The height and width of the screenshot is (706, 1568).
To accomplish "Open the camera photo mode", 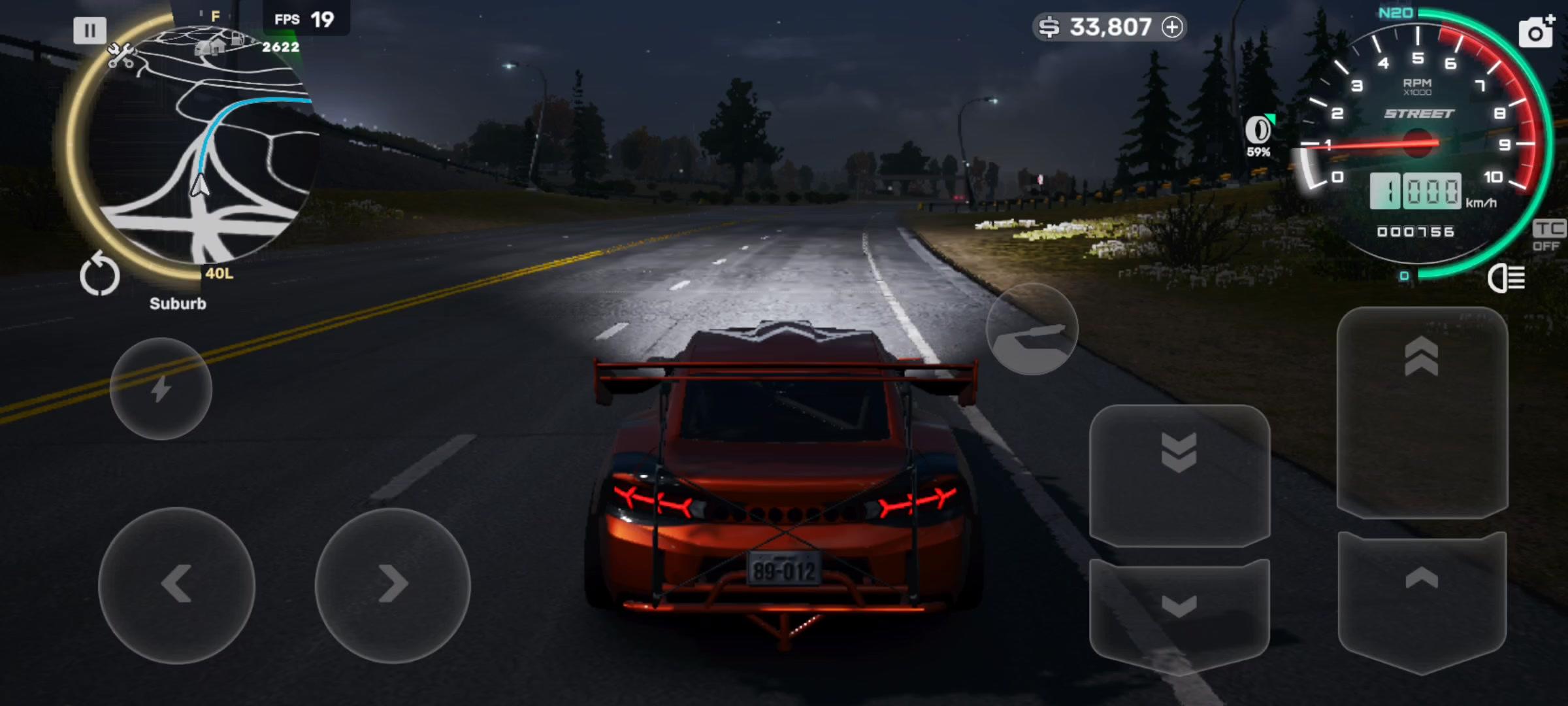I will tap(1536, 31).
